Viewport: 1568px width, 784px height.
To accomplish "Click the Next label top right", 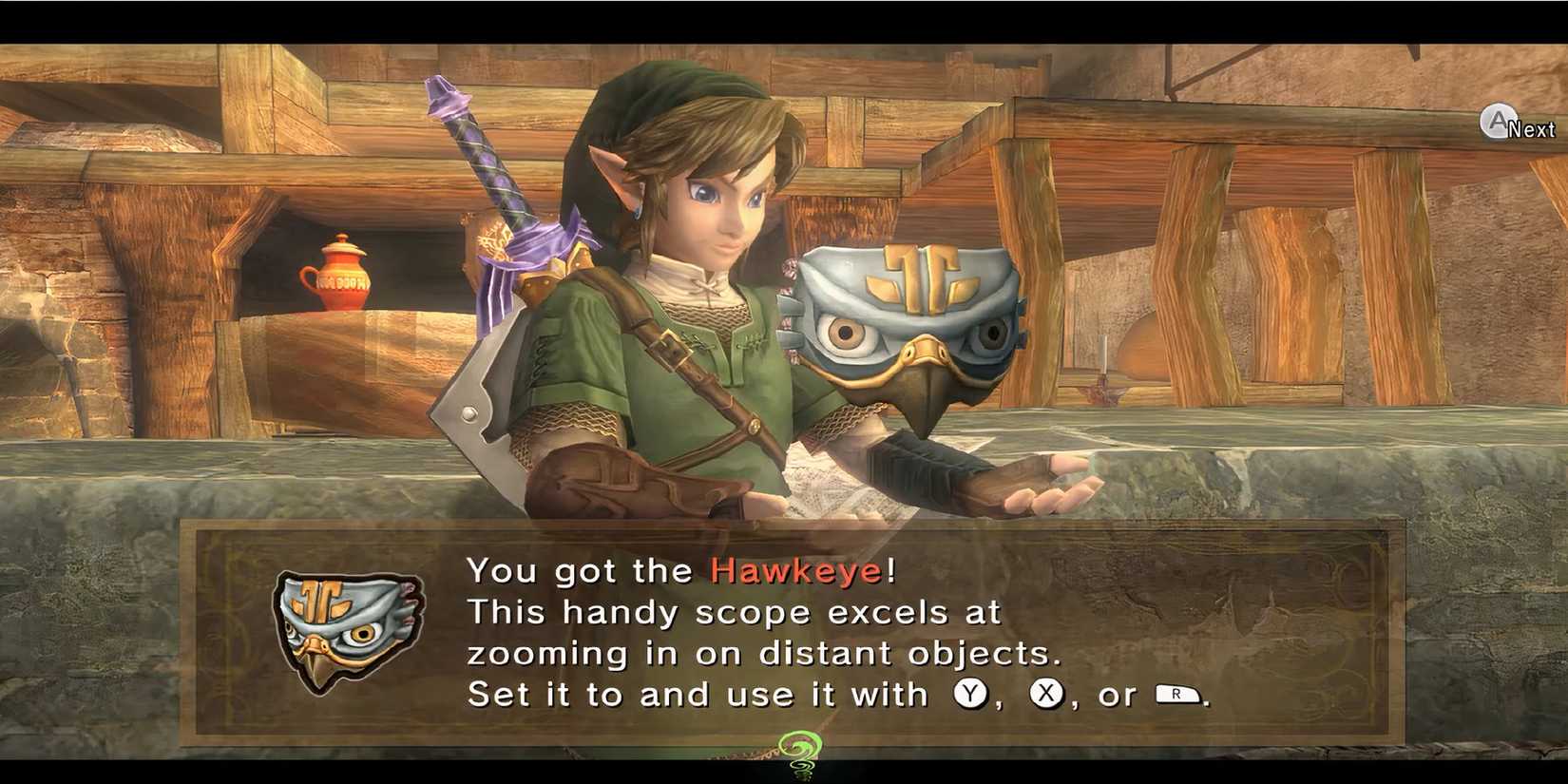I will tap(1528, 126).
